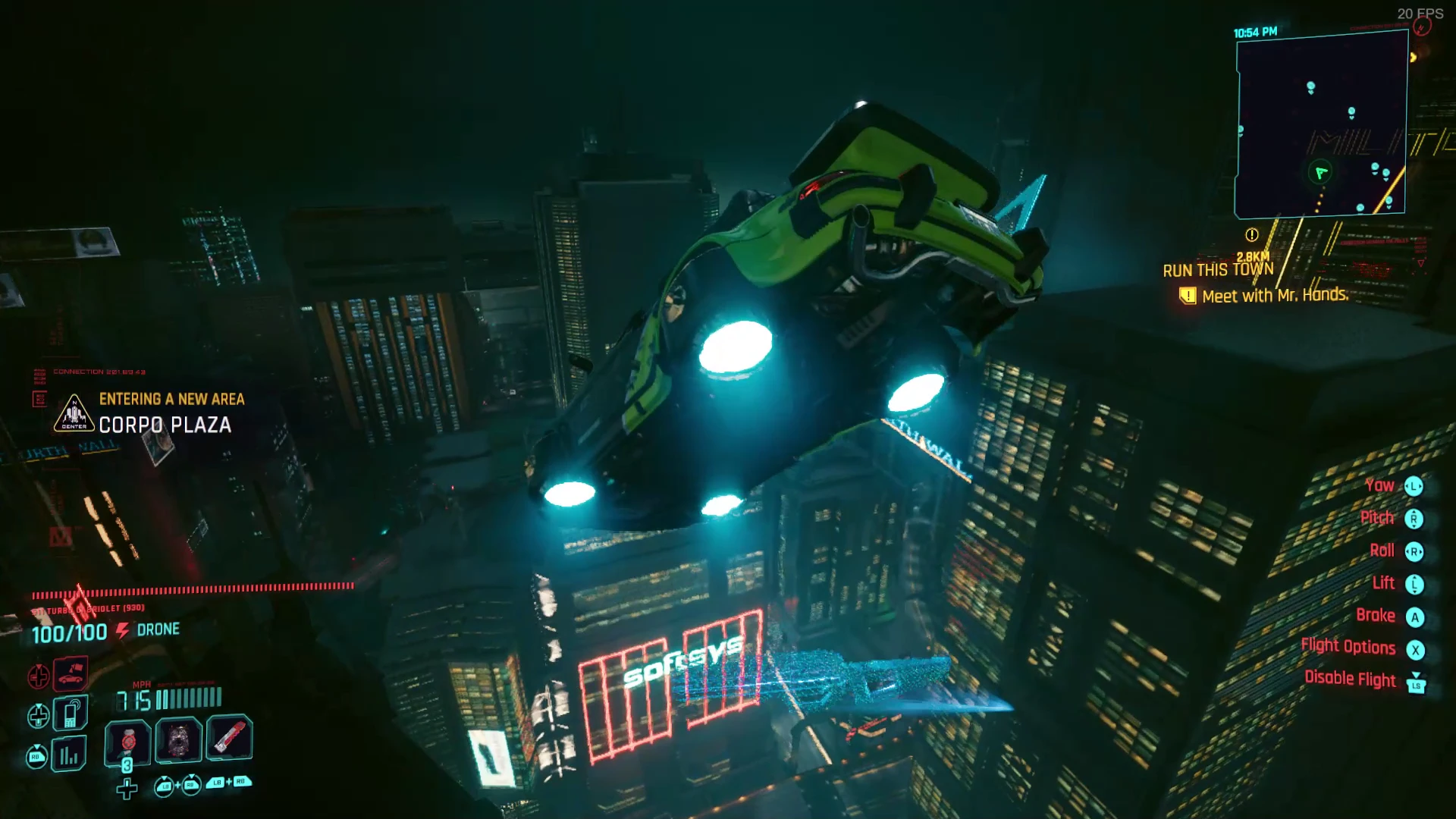Choose the Disable Flight option
Viewport: 1456px width, 819px height.
[x=1350, y=679]
